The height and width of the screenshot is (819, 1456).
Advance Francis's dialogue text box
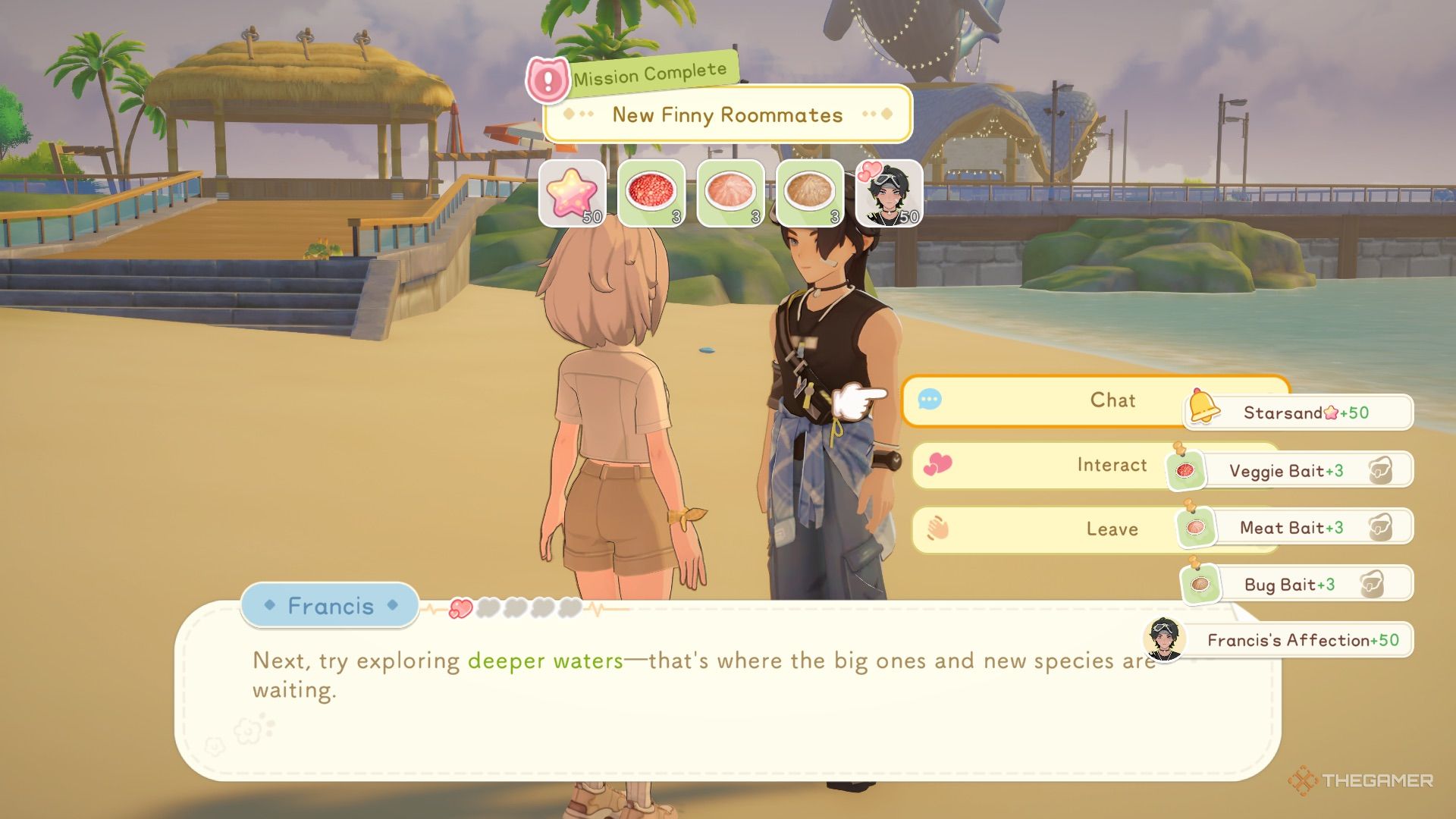pos(682,705)
